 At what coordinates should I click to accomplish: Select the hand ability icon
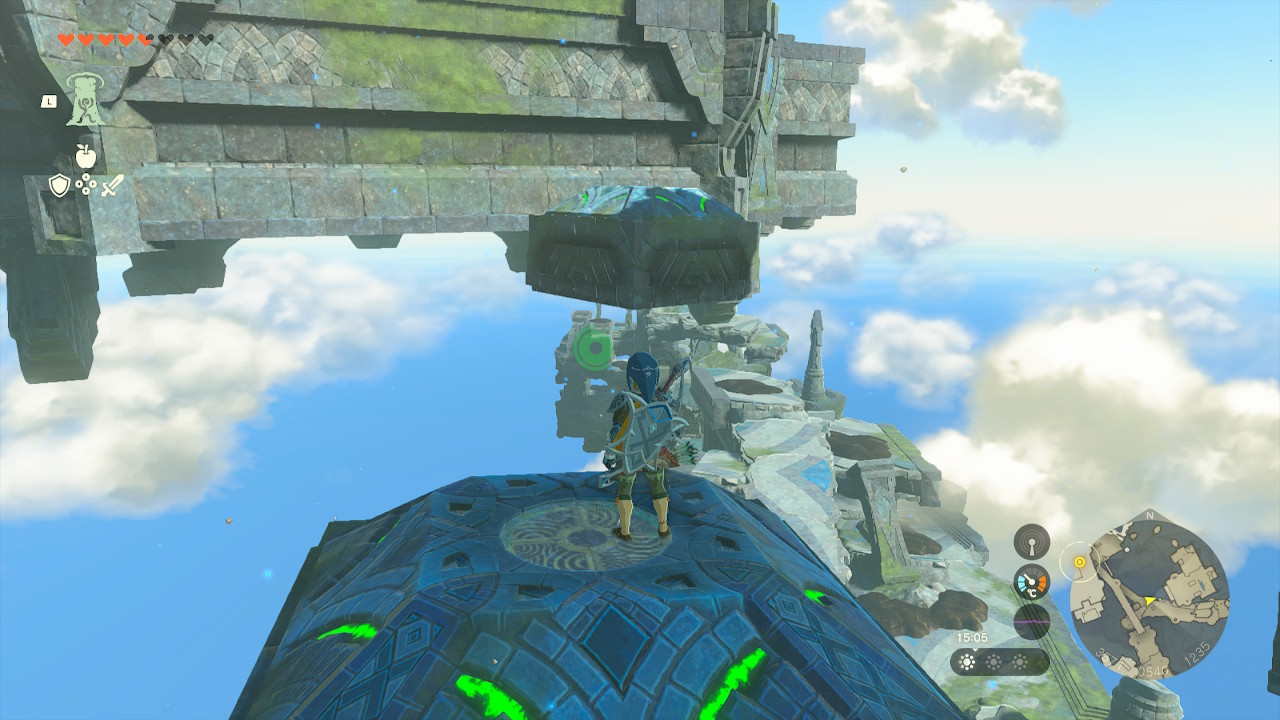pos(86,99)
